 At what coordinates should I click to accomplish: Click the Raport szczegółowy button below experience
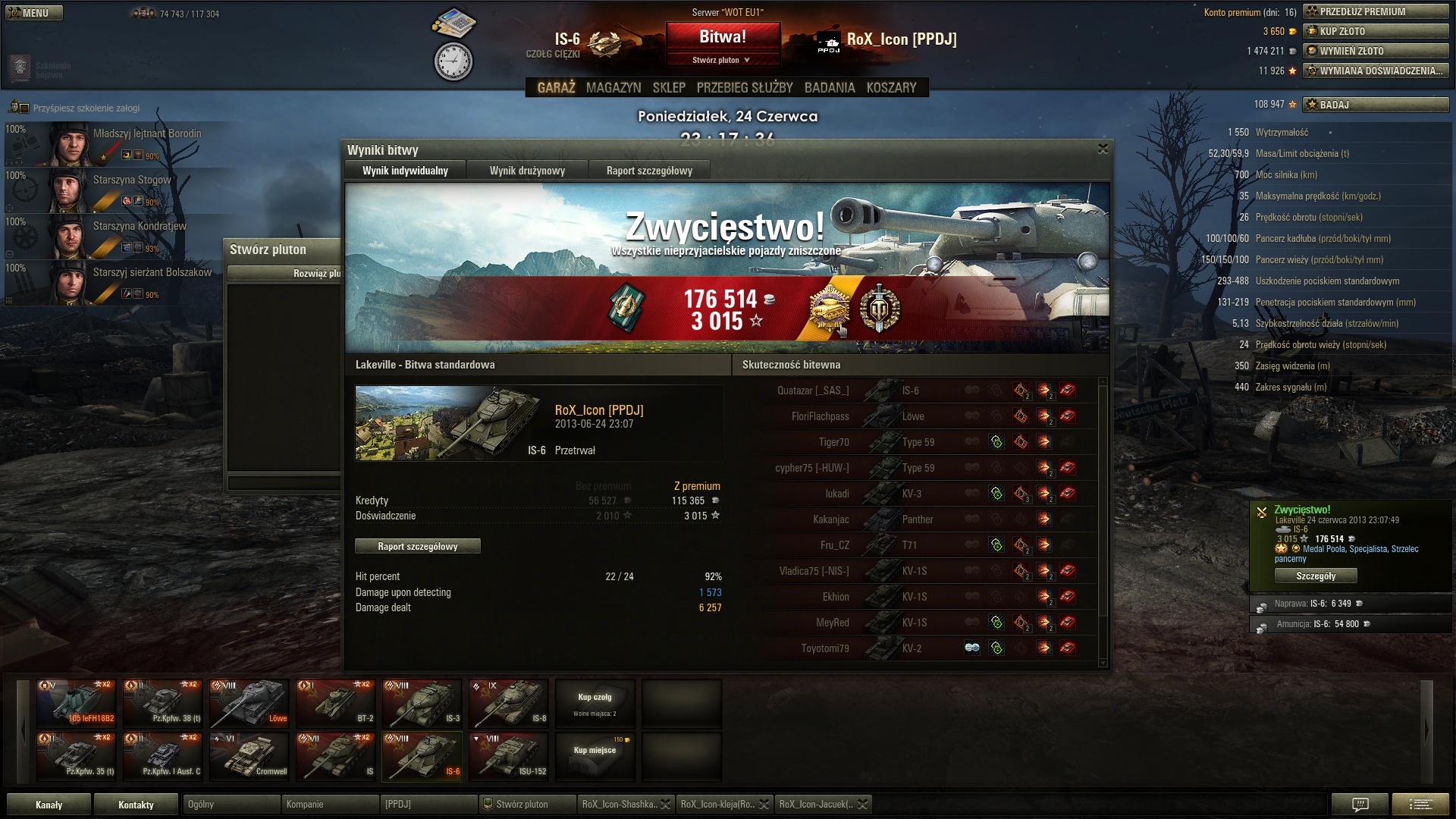coord(417,546)
